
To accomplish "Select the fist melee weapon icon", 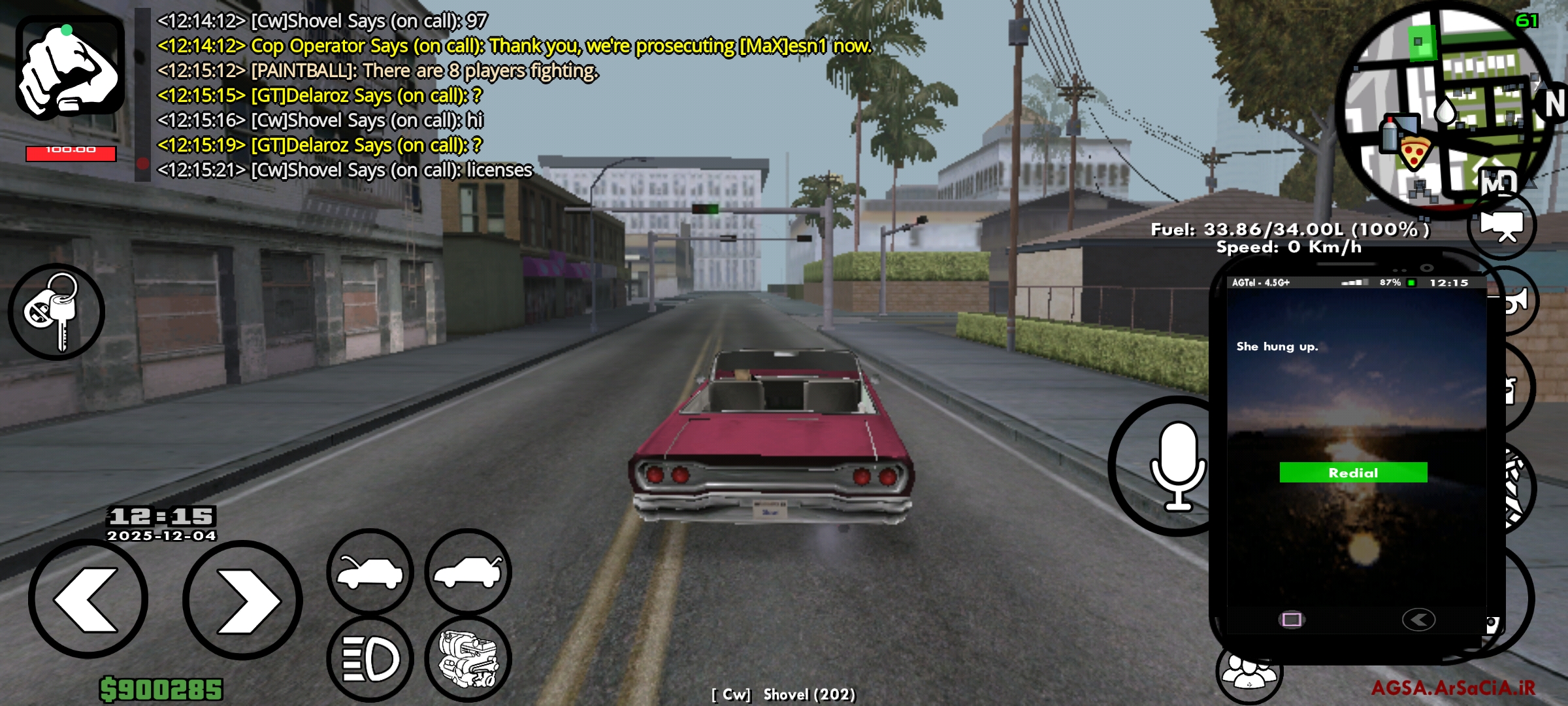I will (72, 62).
